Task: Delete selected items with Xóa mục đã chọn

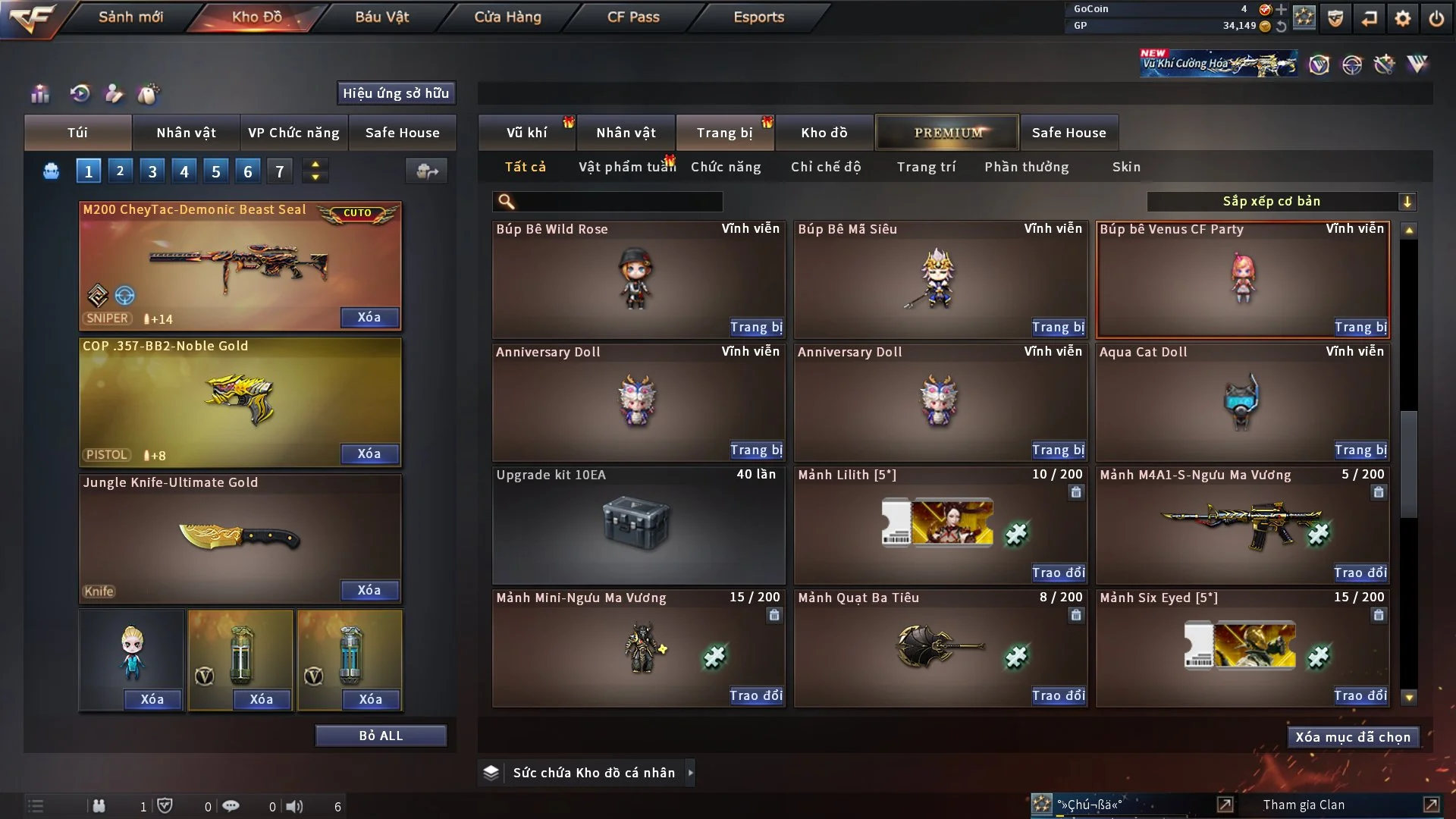Action: [x=1353, y=737]
